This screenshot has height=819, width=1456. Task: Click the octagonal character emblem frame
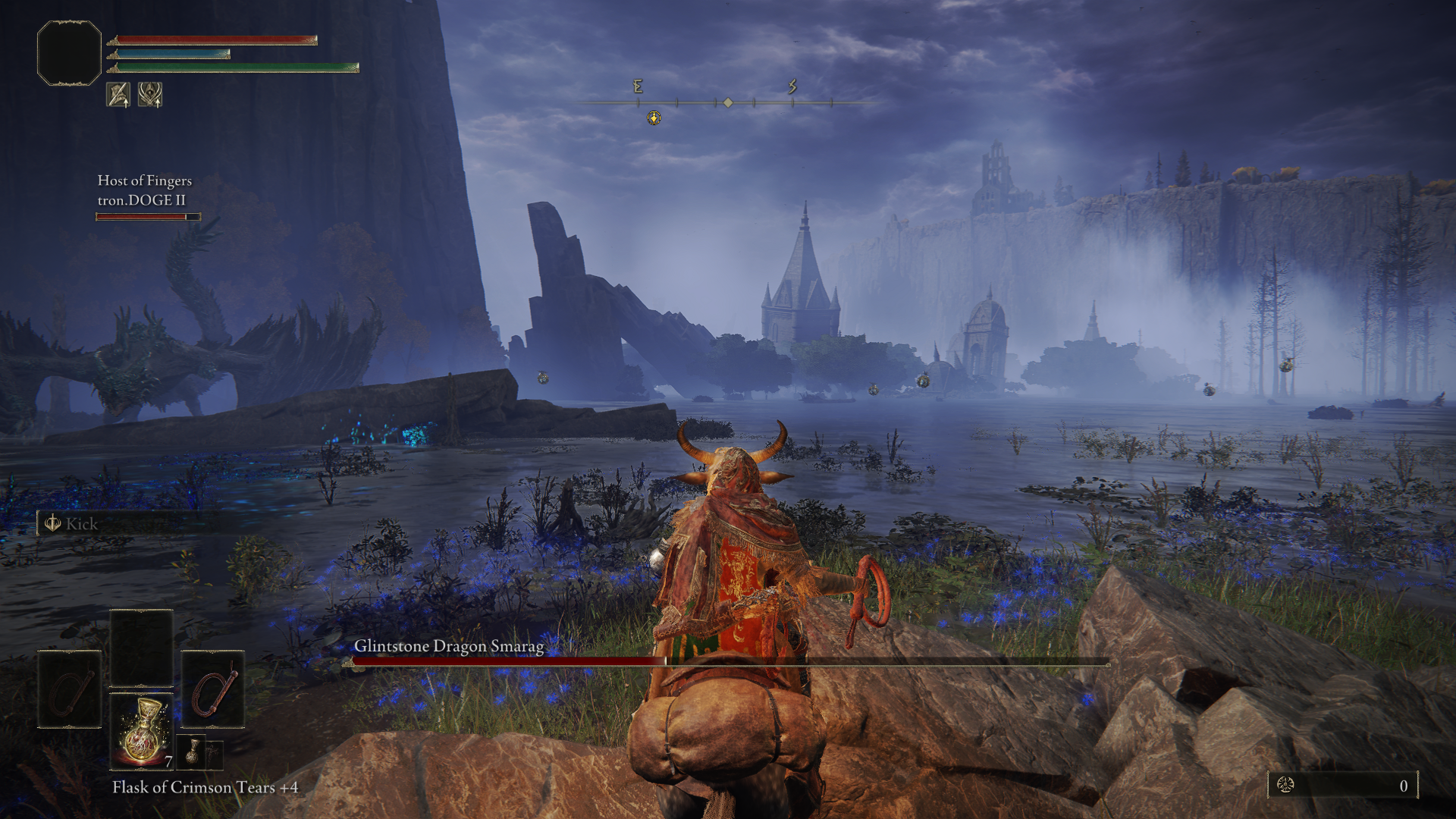click(x=69, y=53)
